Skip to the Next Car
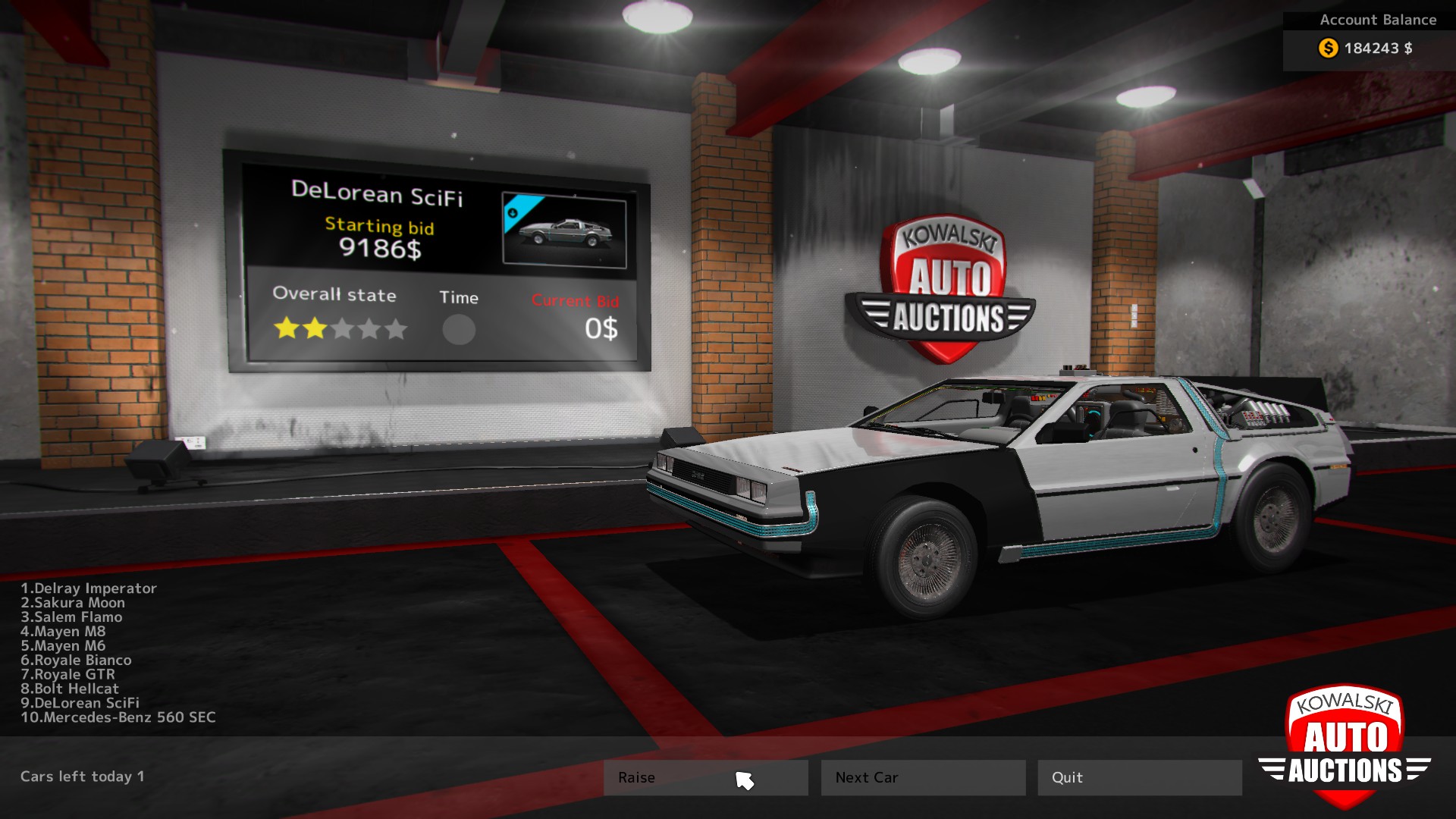This screenshot has height=819, width=1456. tap(923, 777)
